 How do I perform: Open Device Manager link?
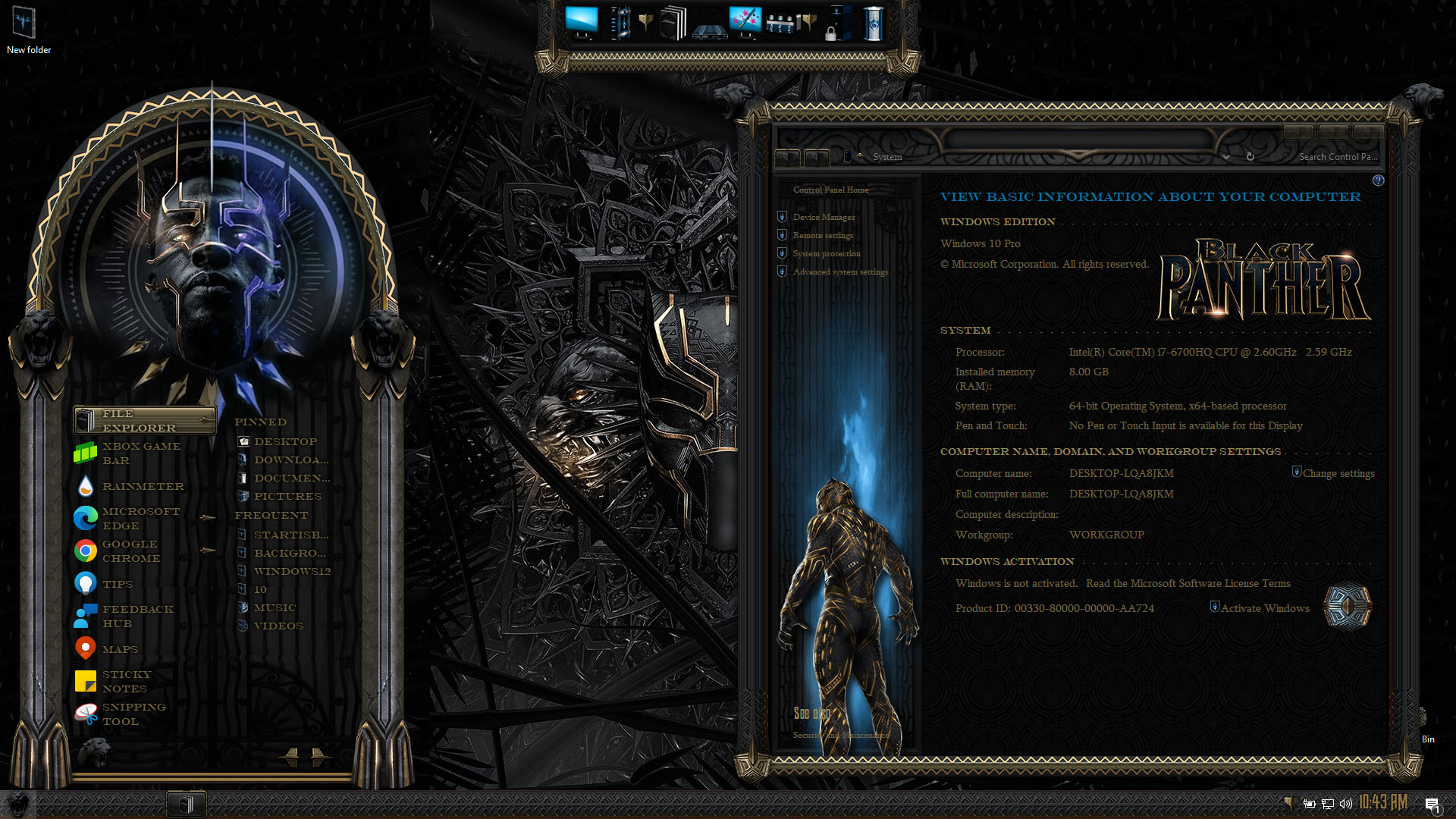click(824, 218)
